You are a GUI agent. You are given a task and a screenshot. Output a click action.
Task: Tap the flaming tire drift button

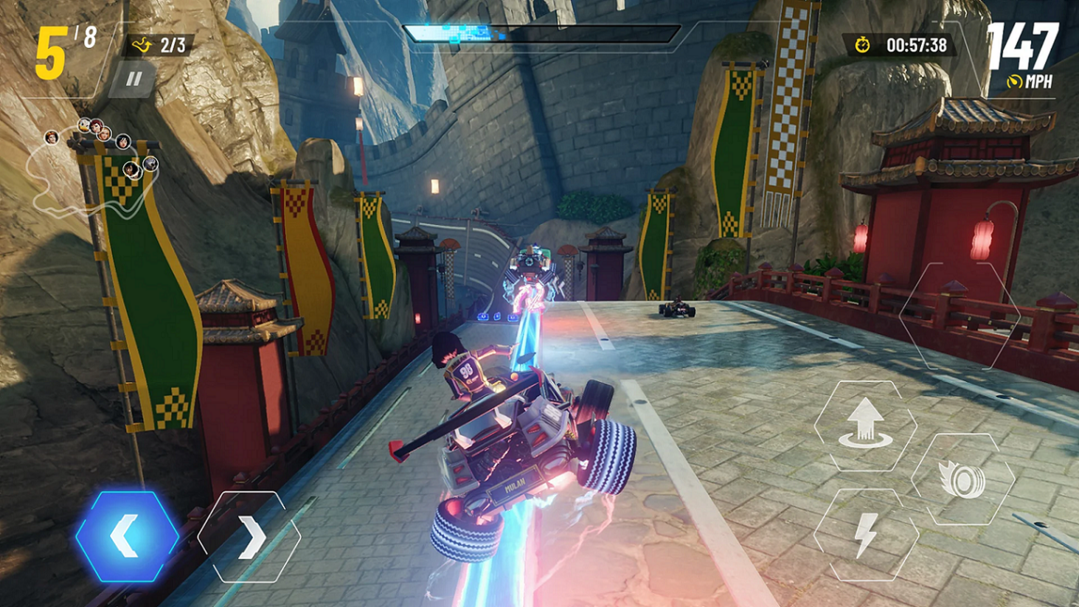pos(963,479)
